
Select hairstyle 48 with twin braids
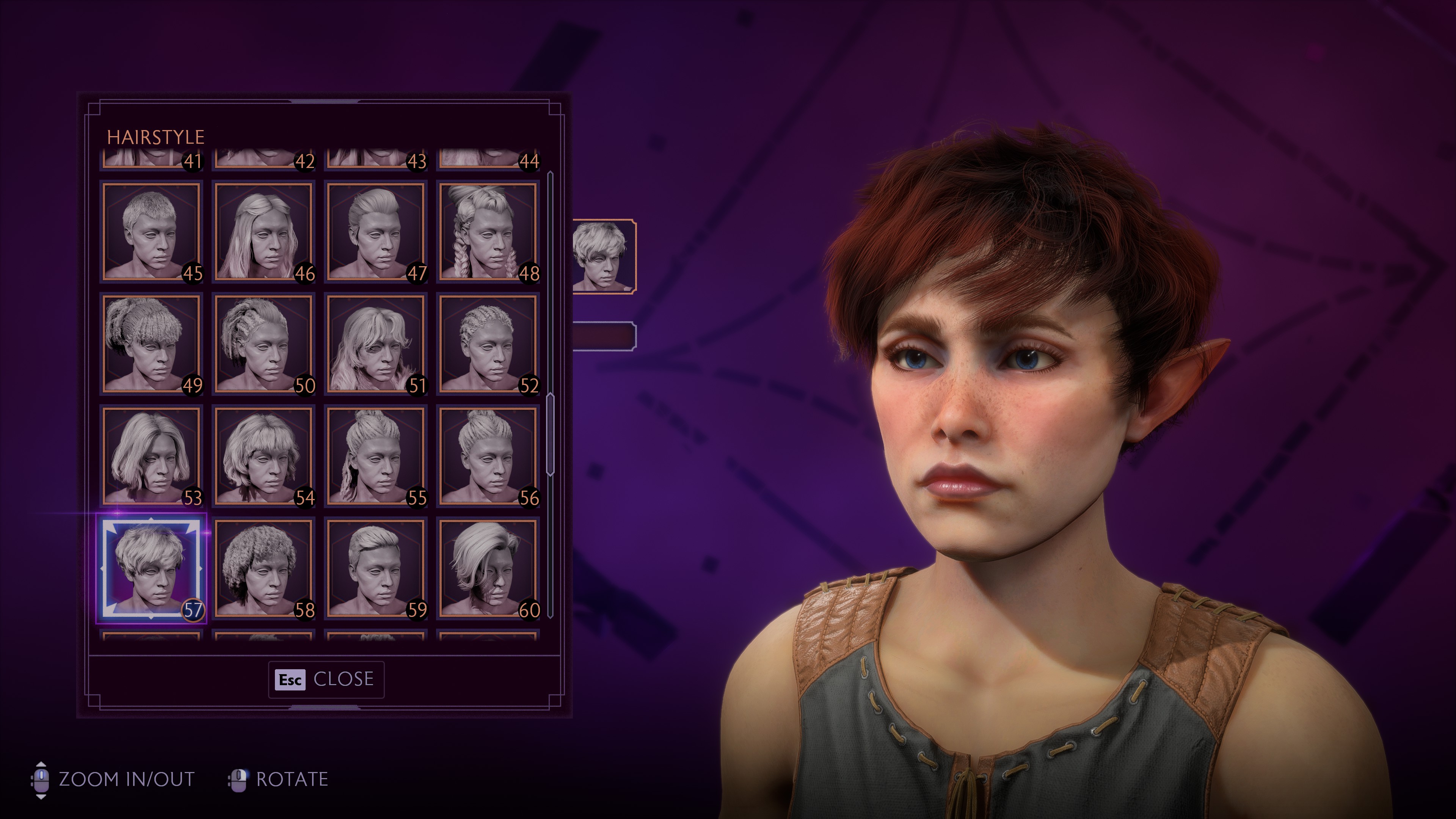(488, 231)
